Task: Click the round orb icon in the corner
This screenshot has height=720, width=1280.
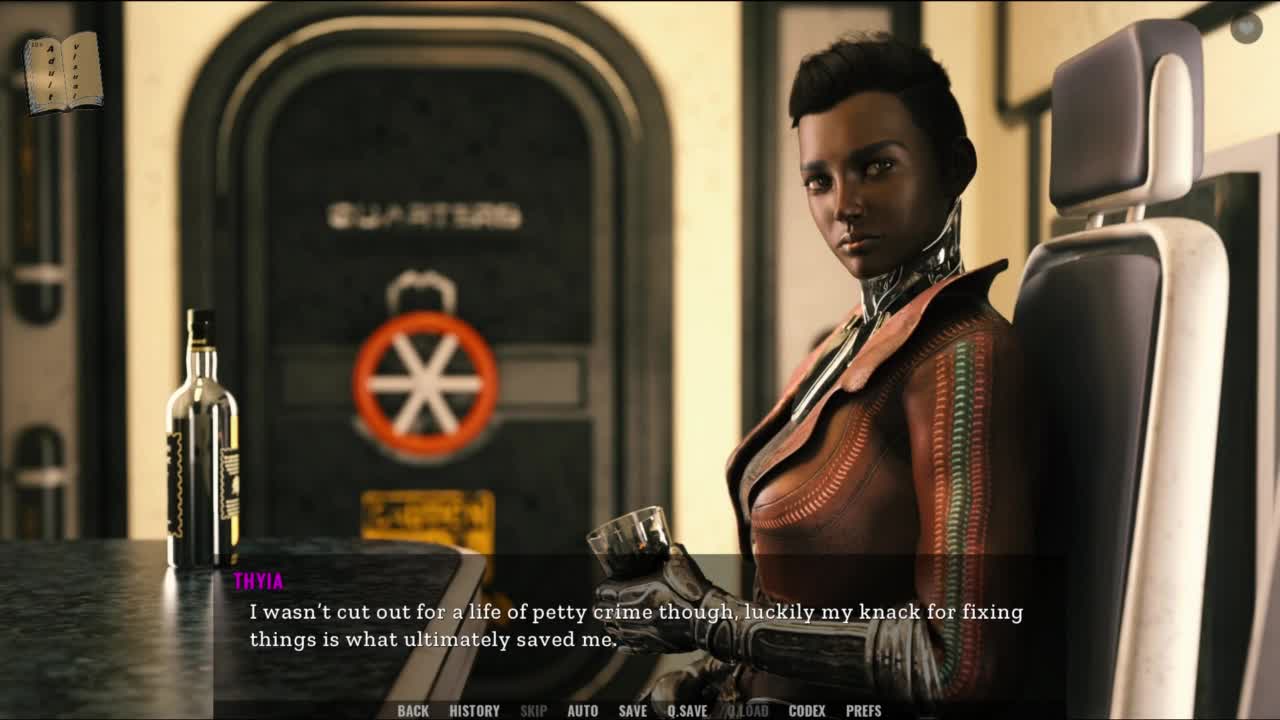Action: tap(1246, 28)
